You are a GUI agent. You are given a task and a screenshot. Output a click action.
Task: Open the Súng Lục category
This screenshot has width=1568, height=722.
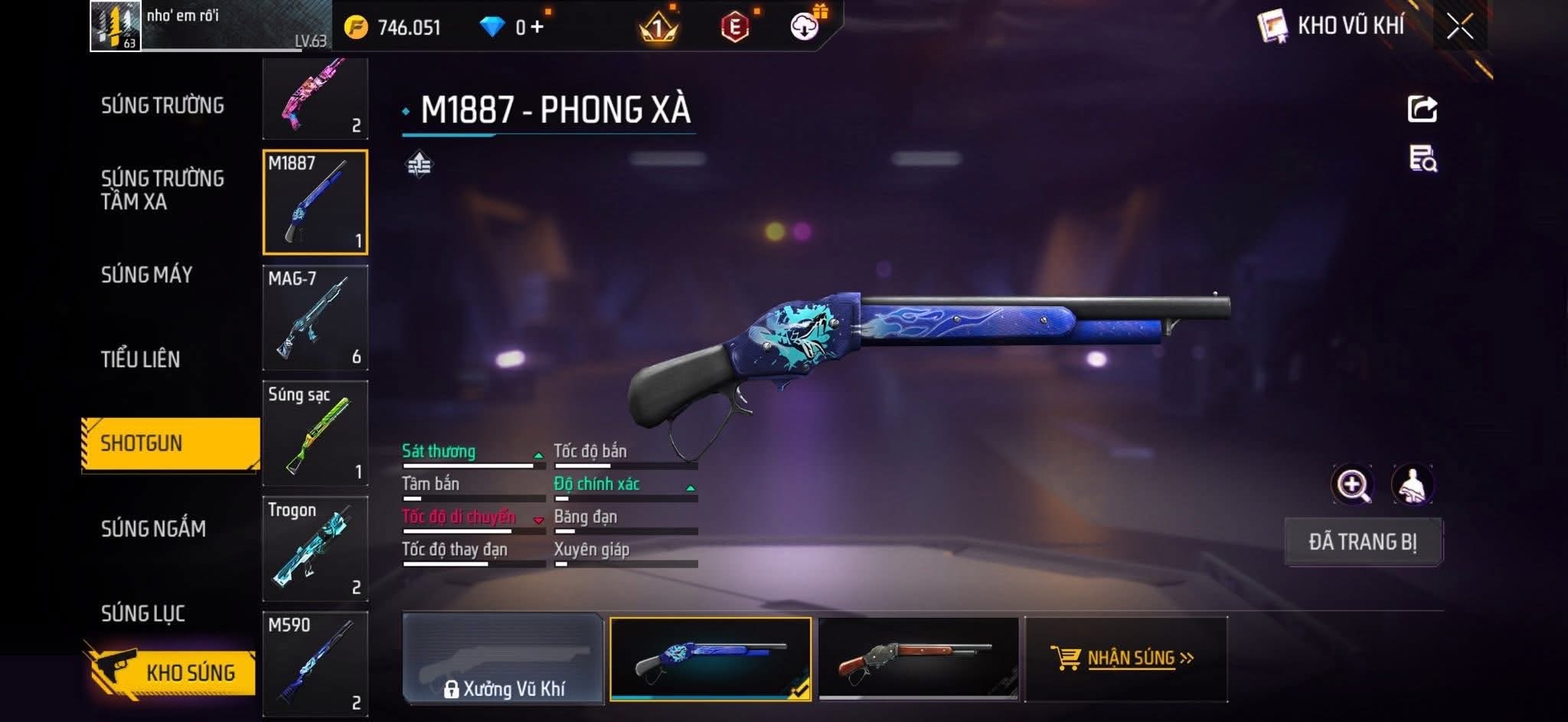pyautogui.click(x=143, y=613)
